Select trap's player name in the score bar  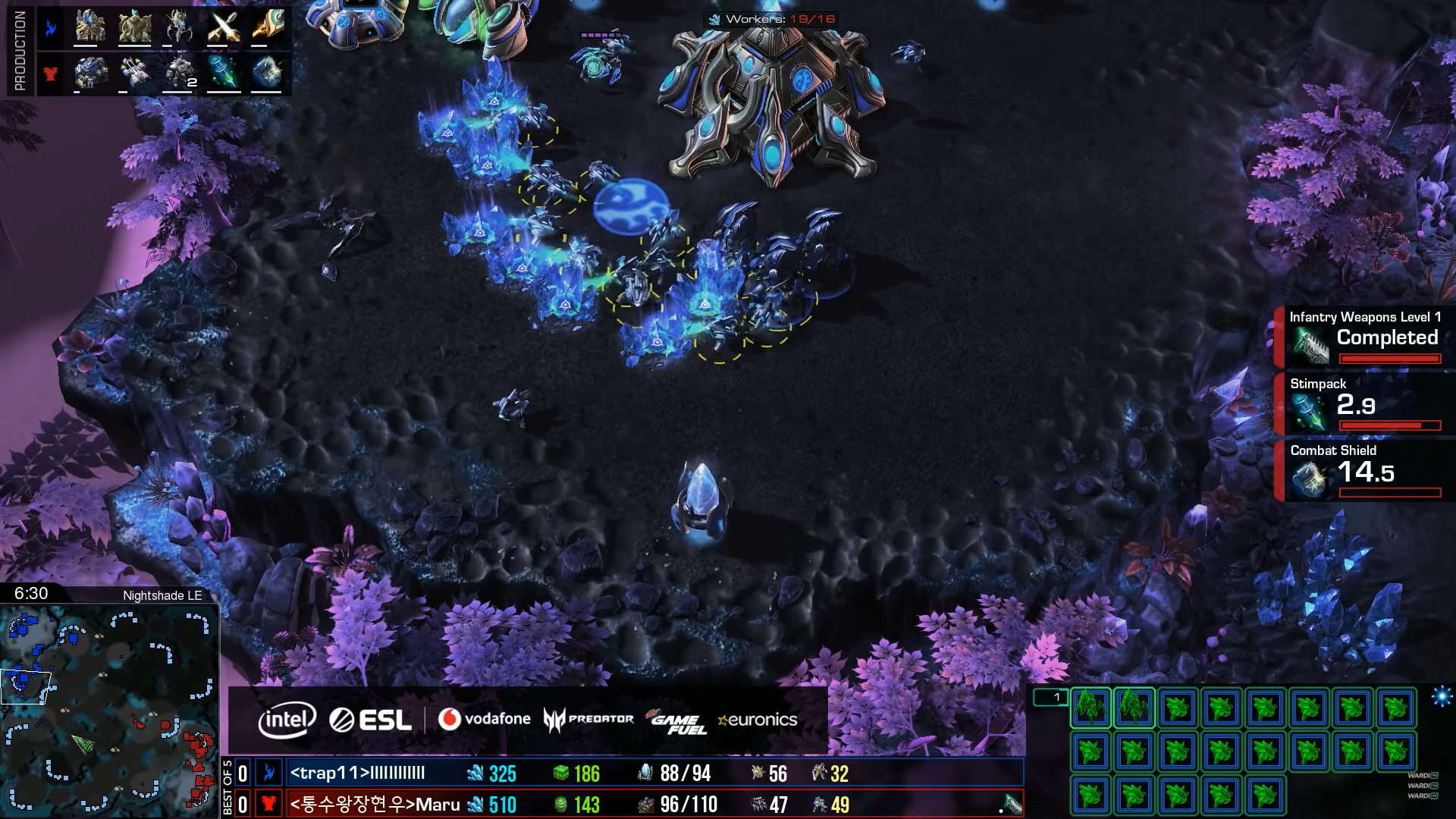coord(357,773)
